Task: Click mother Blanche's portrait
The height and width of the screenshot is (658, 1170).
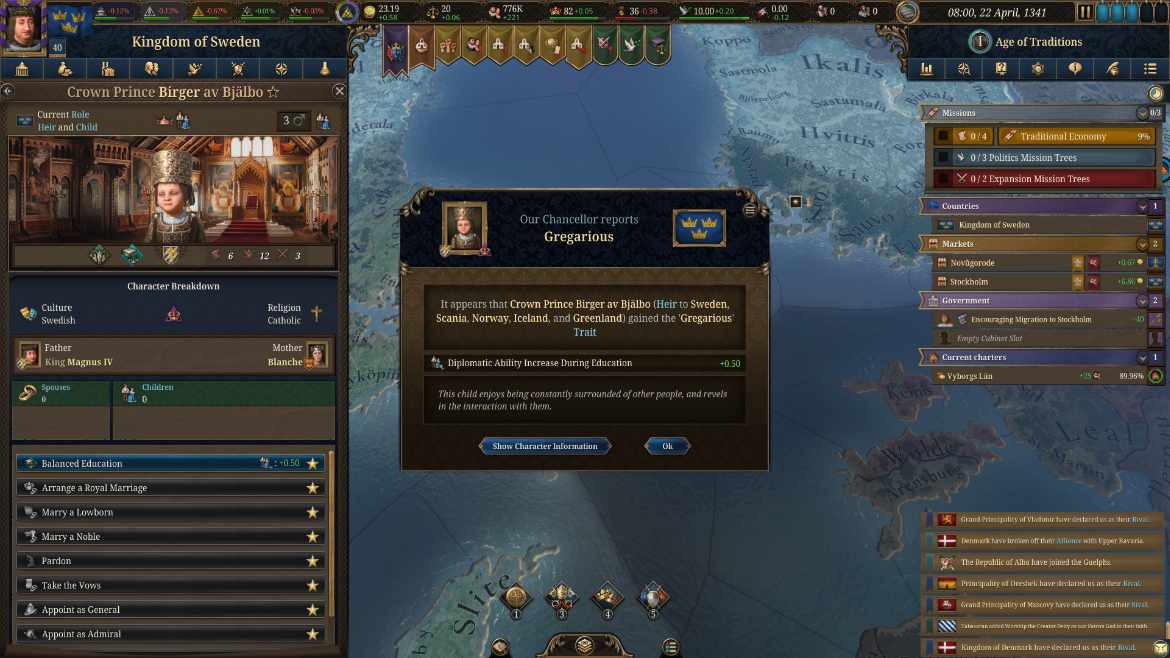Action: [317, 355]
